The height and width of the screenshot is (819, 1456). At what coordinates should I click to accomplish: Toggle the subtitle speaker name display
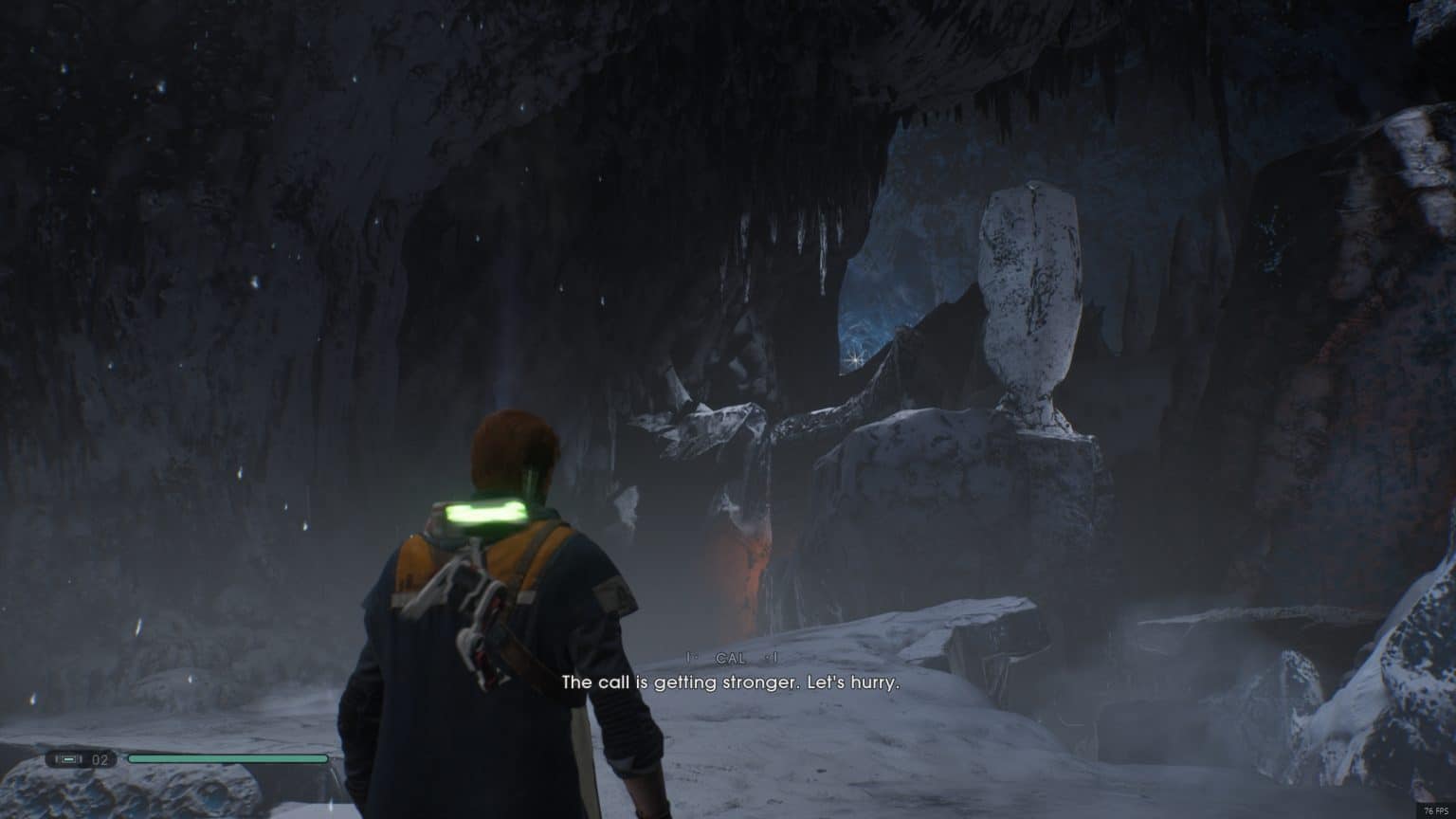point(731,655)
